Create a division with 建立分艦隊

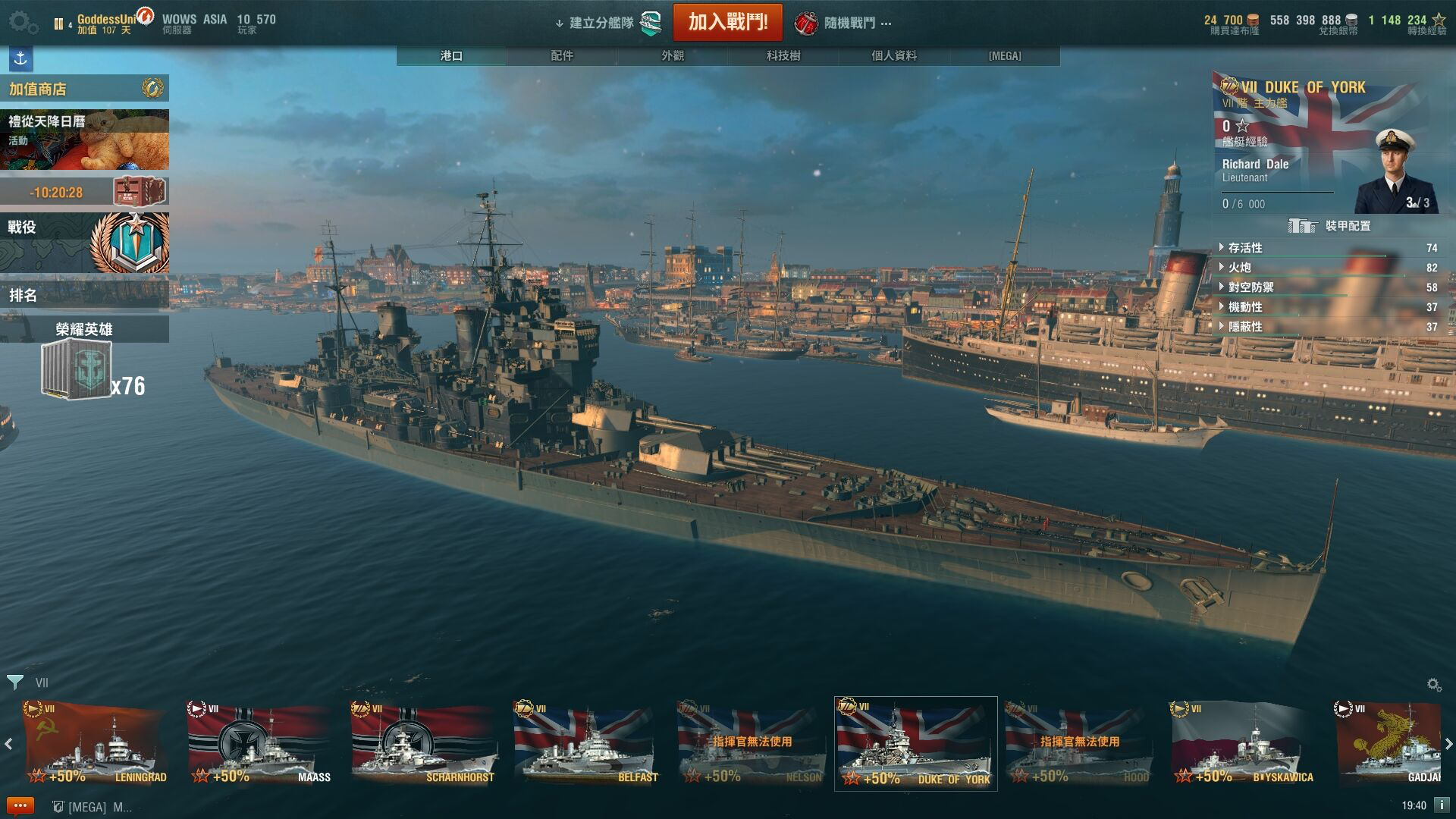click(607, 23)
